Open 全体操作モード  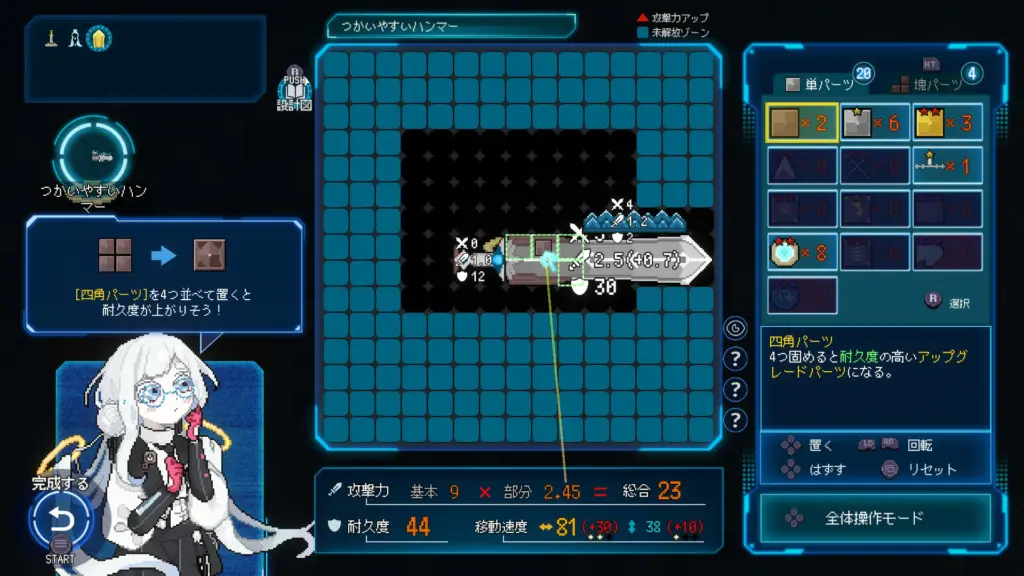(874, 518)
